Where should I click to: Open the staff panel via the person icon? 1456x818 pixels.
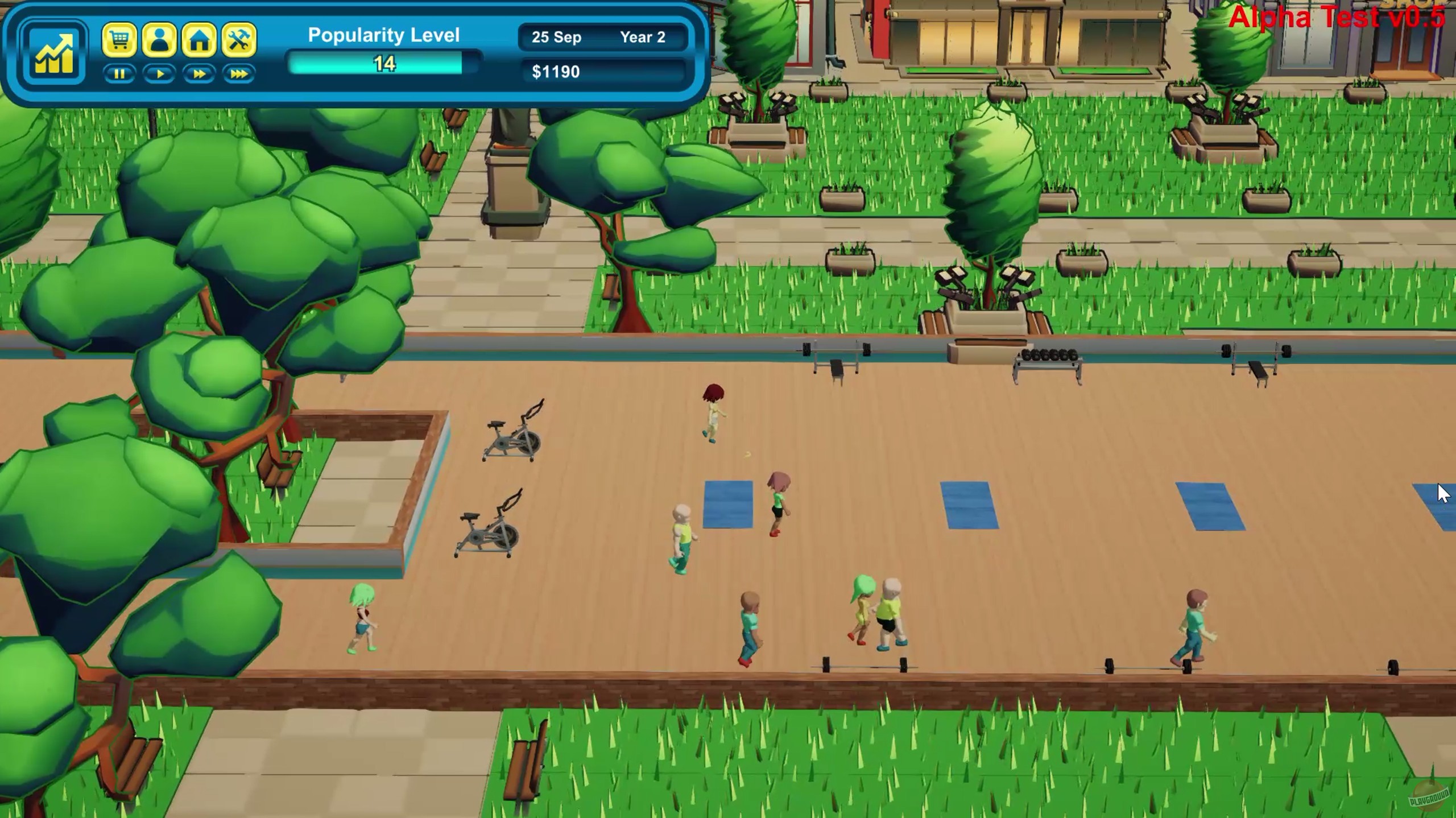(160, 38)
